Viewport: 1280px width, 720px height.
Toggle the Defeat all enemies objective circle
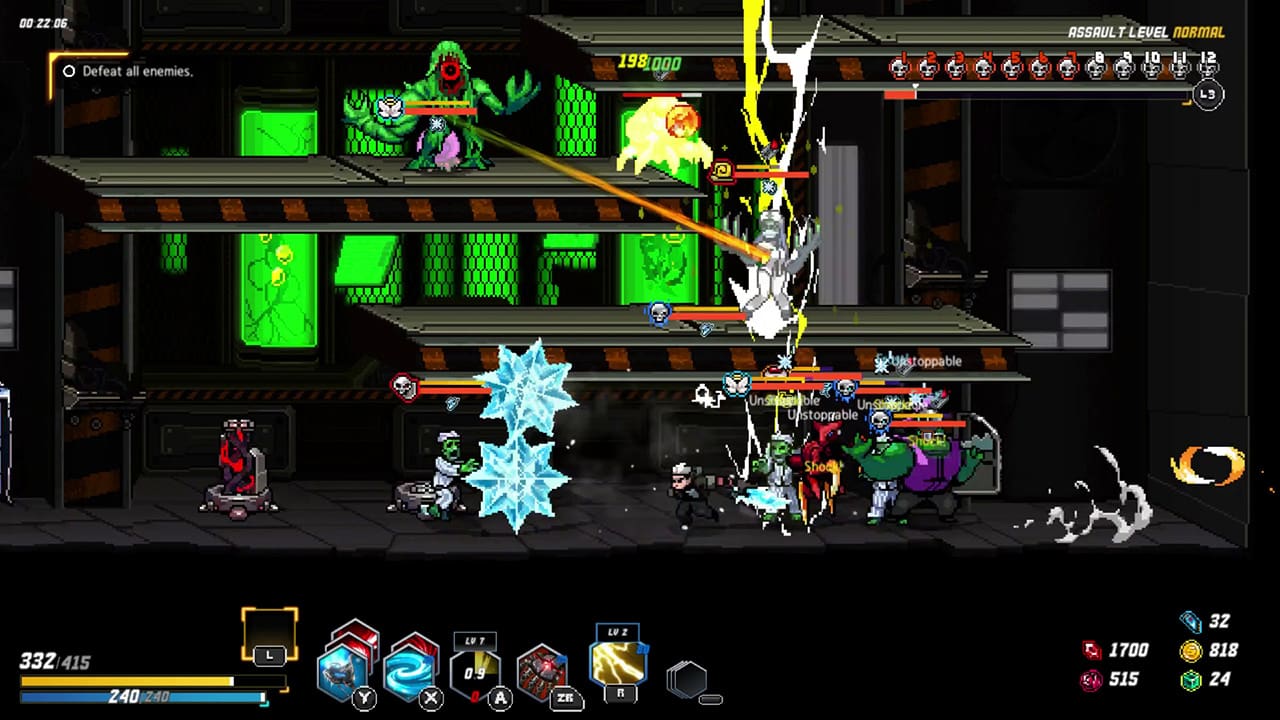click(68, 71)
